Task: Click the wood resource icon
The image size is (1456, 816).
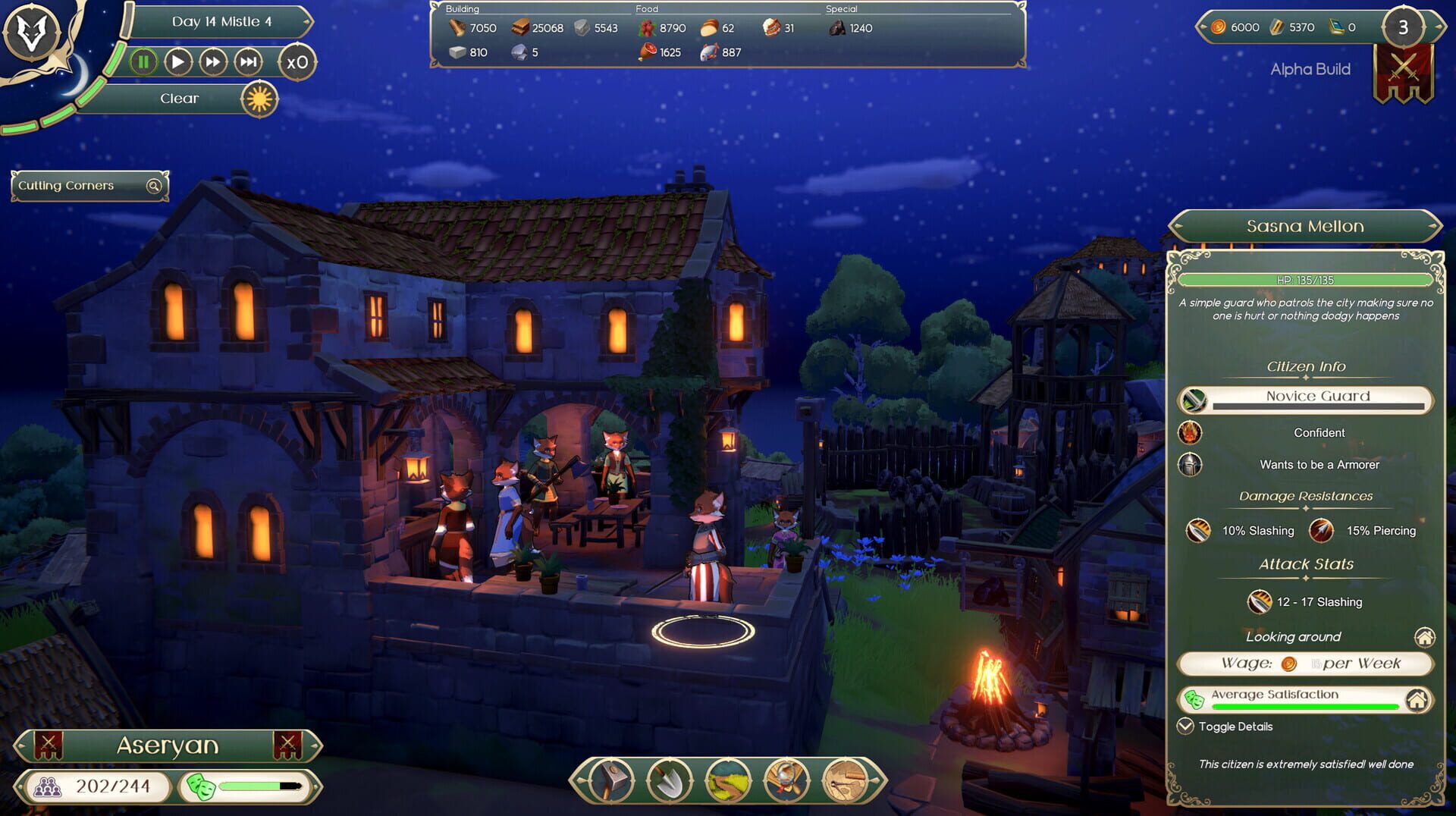Action: 458,28
